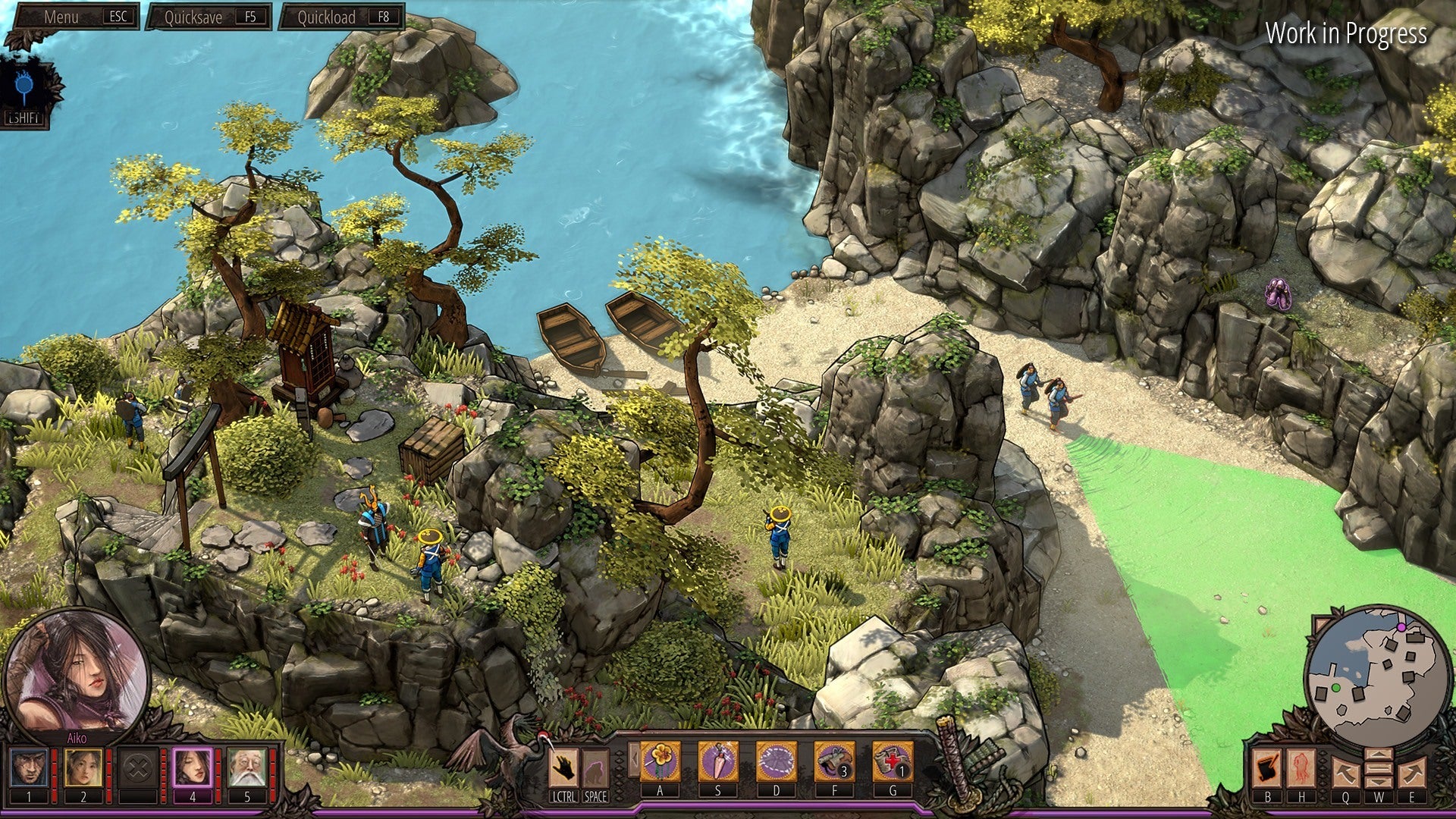Select the flower blossom ability in slot A
This screenshot has height=819, width=1456.
click(660, 760)
